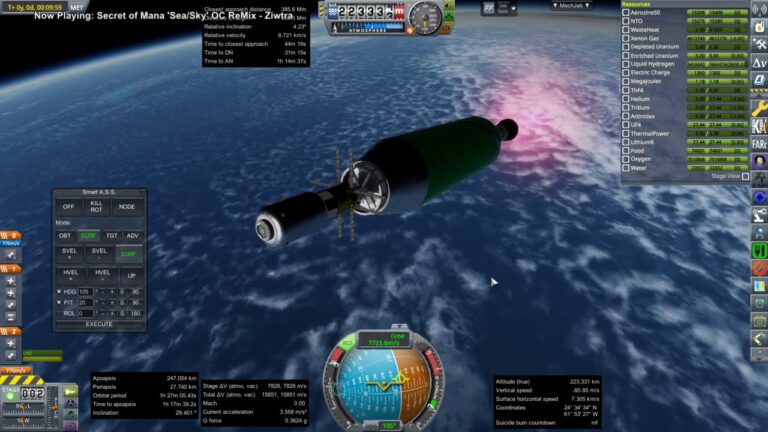Switch Smart A.S.S. mode to OBT
Viewport: 768px width, 432px height.
point(65,236)
